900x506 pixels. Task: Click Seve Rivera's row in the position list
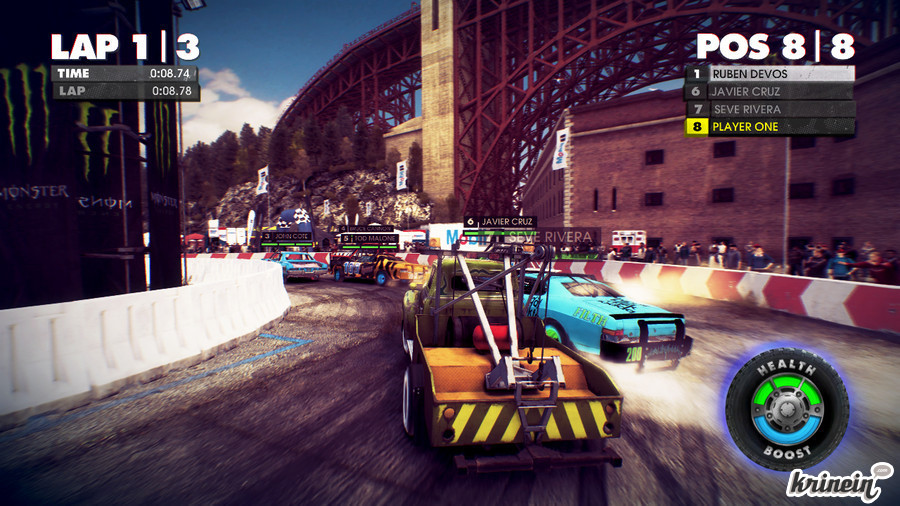[x=770, y=109]
